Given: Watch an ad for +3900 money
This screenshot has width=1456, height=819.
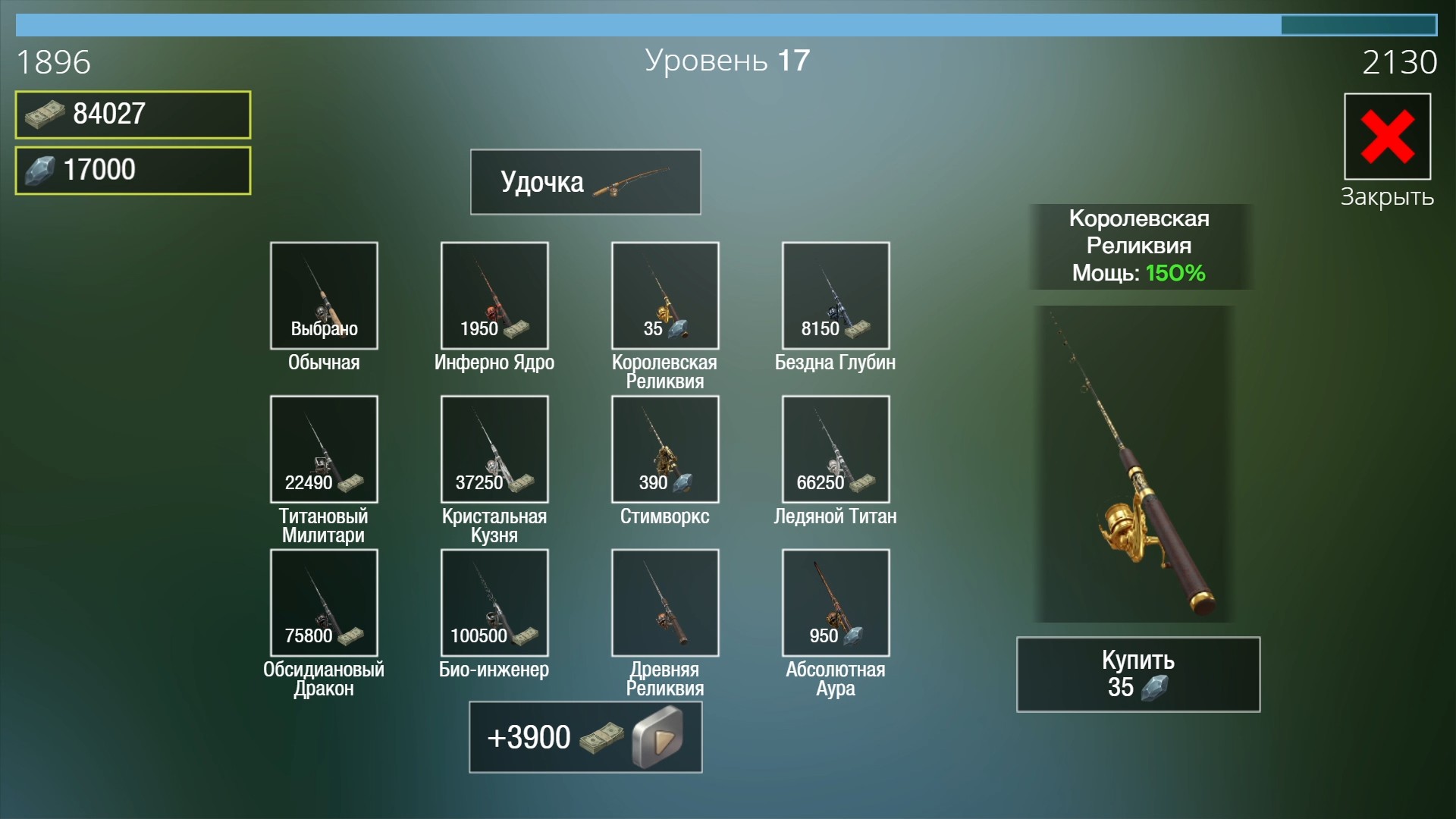Looking at the screenshot, I should click(x=585, y=736).
